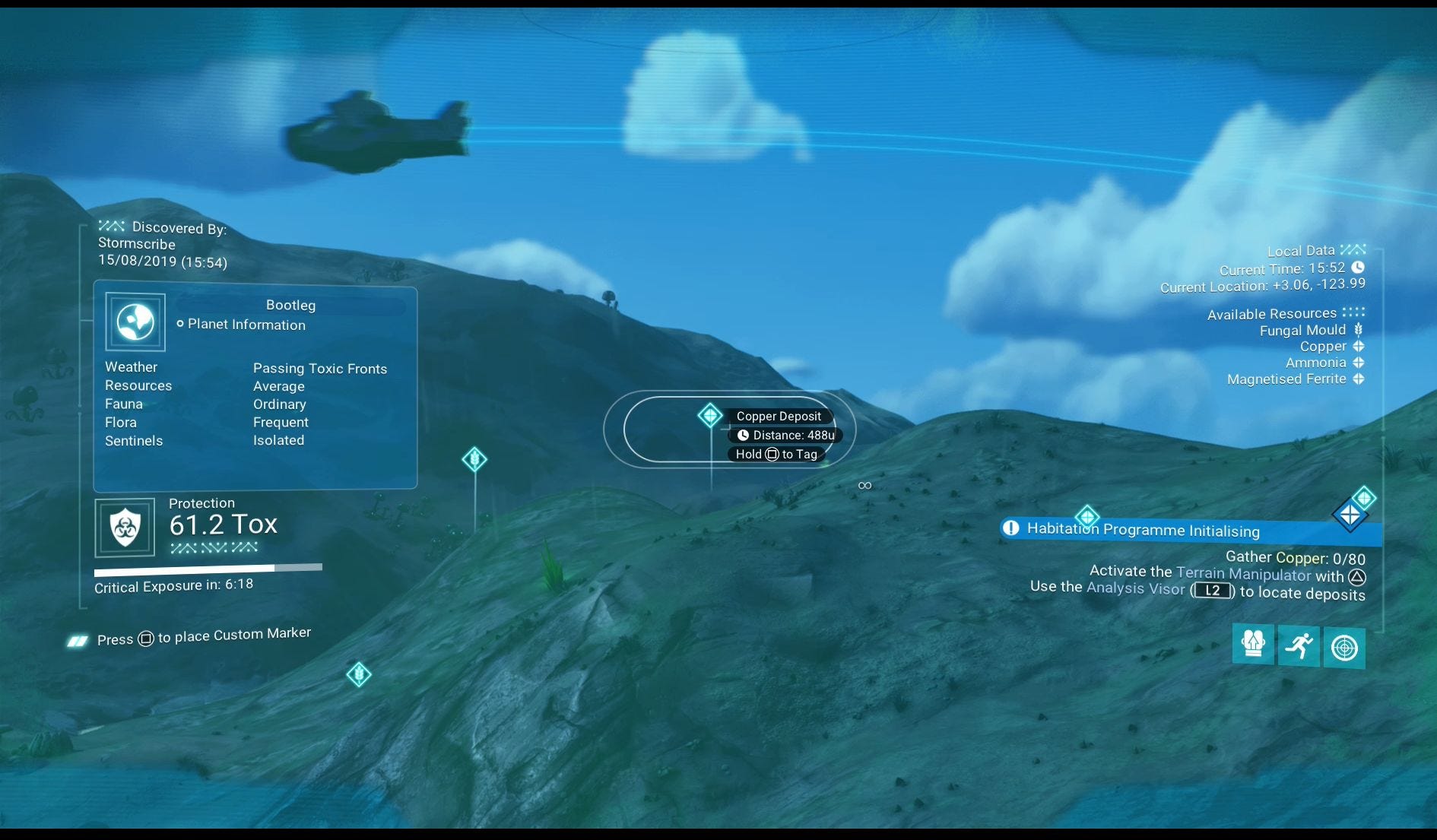Select the planet icon beside Planet Information
Screen dimensions: 1437x840
pos(134,322)
